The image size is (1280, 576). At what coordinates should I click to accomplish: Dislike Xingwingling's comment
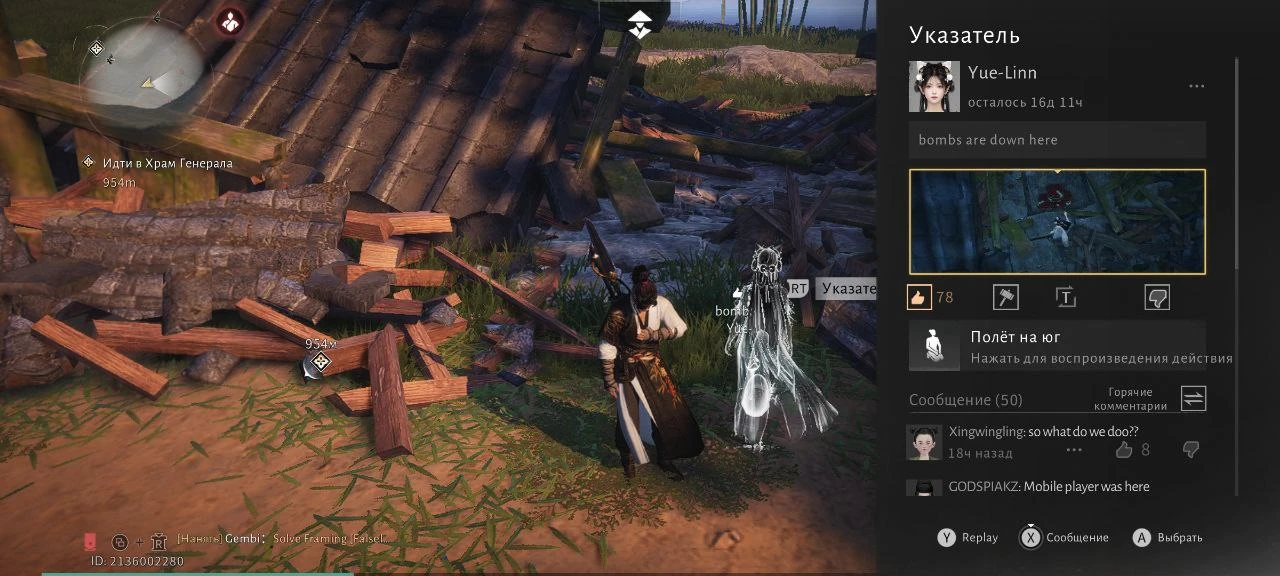pyautogui.click(x=1190, y=450)
